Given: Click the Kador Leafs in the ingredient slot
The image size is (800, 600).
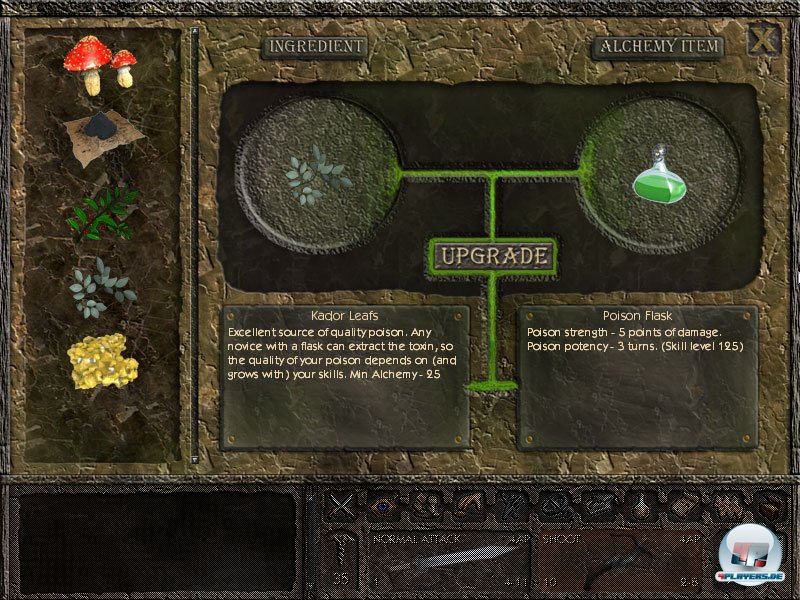Looking at the screenshot, I should point(317,173).
